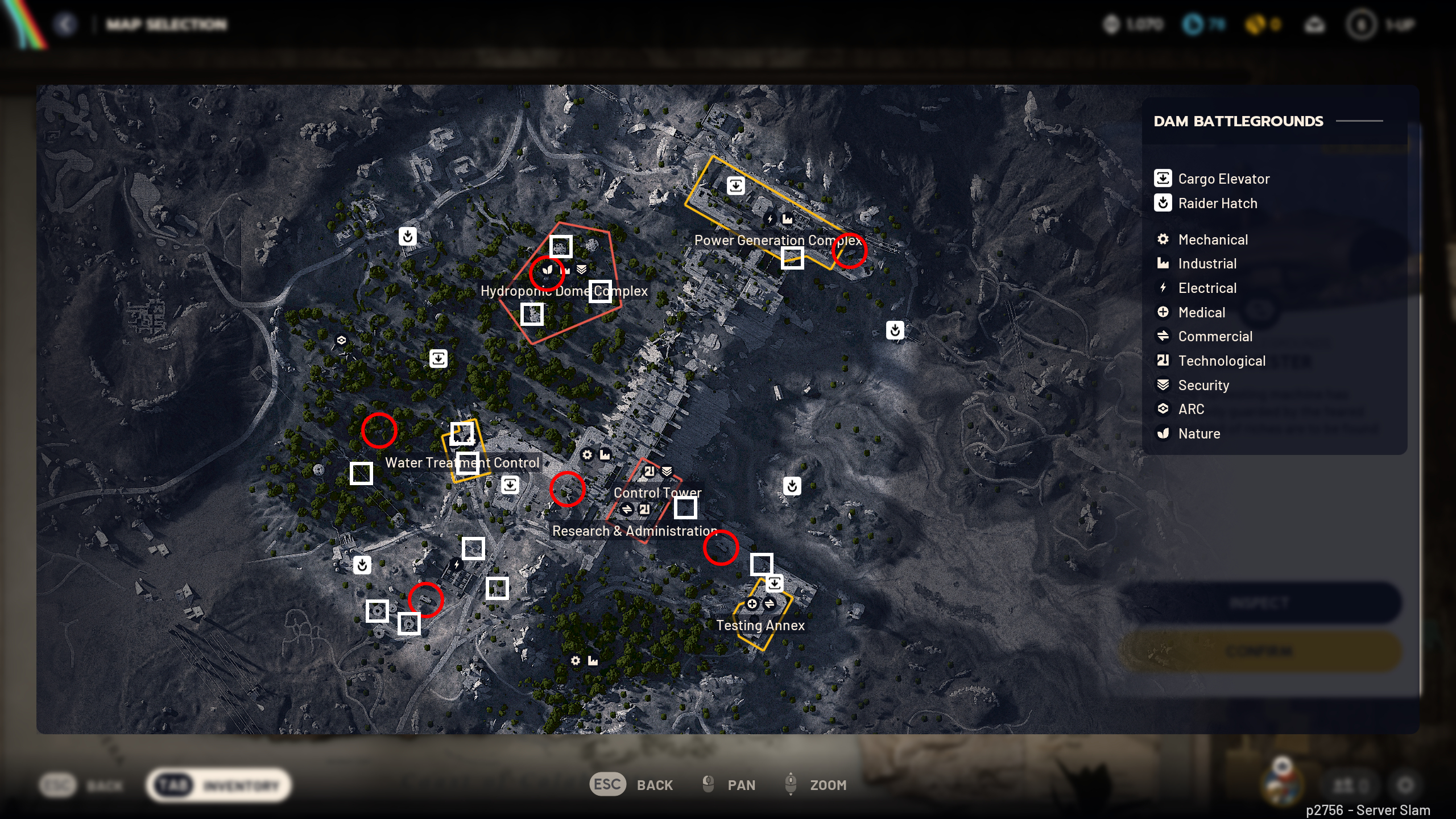Screen dimensions: 1456x819
Task: Click the gold coin currency icon in the HUD
Action: pos(1257,24)
